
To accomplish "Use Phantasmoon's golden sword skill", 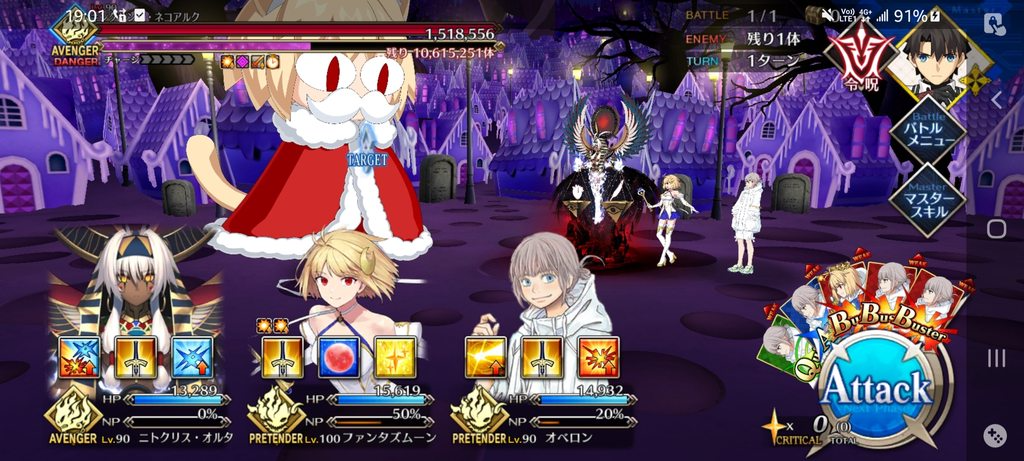I will click(283, 357).
